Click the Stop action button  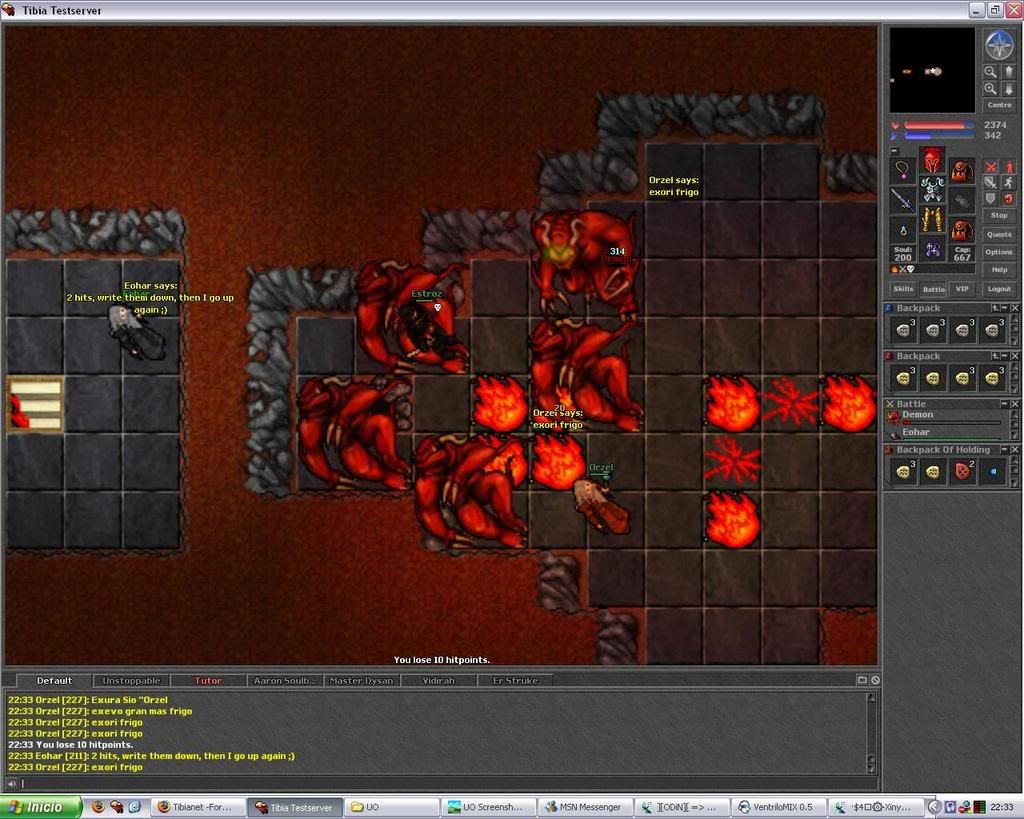click(x=999, y=215)
